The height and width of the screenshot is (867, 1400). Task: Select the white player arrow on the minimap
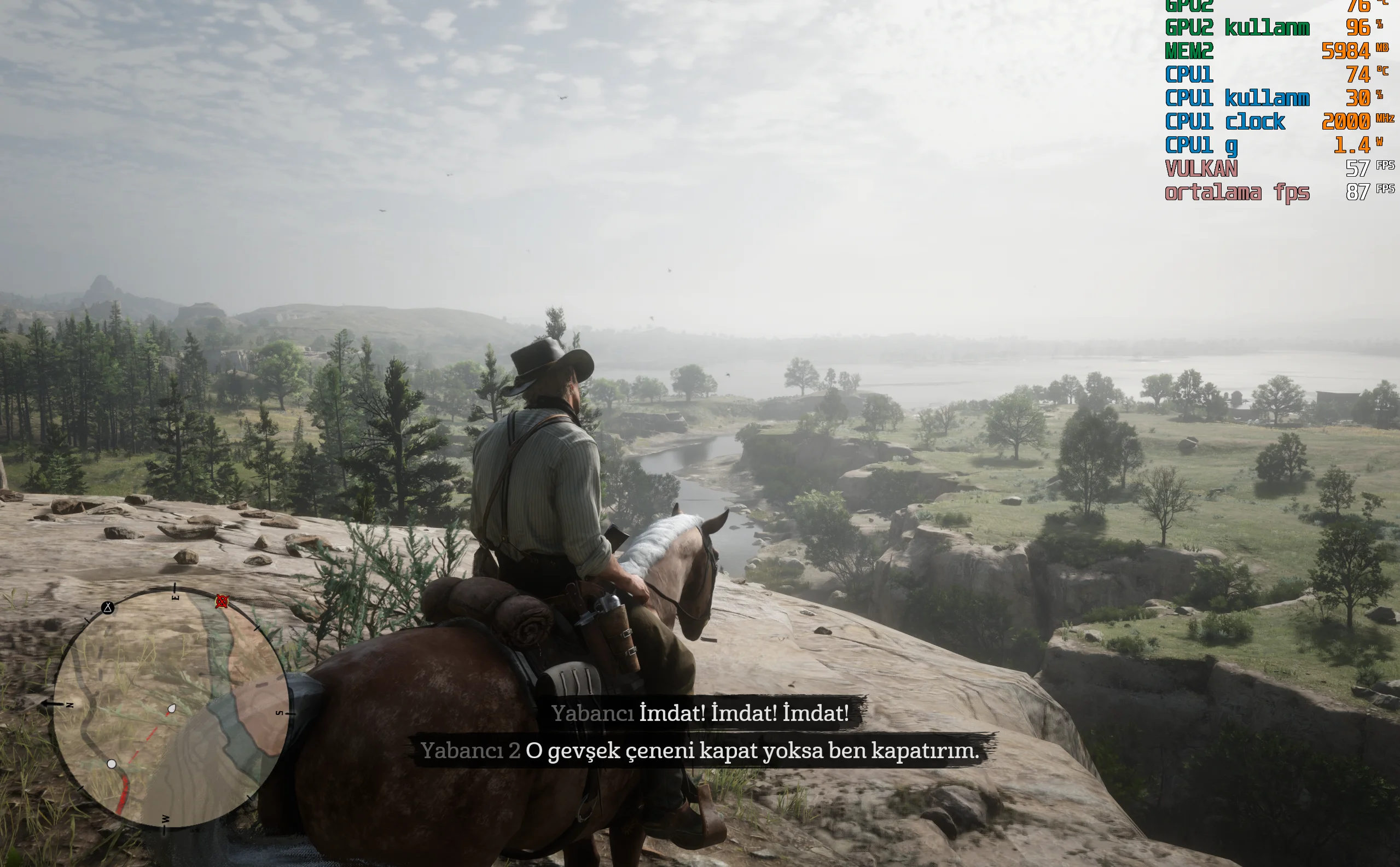[171, 709]
